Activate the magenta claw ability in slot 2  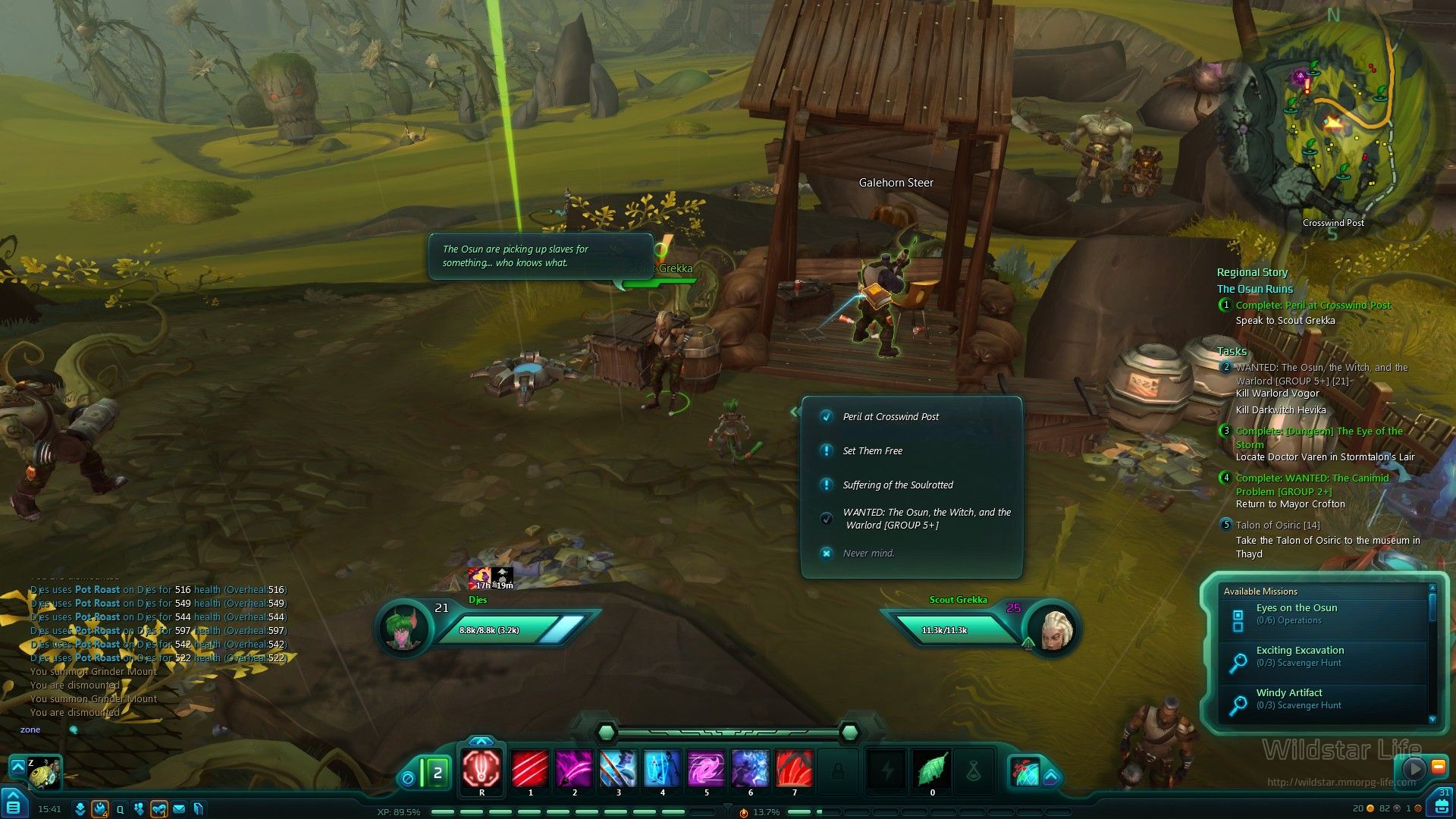(x=574, y=768)
